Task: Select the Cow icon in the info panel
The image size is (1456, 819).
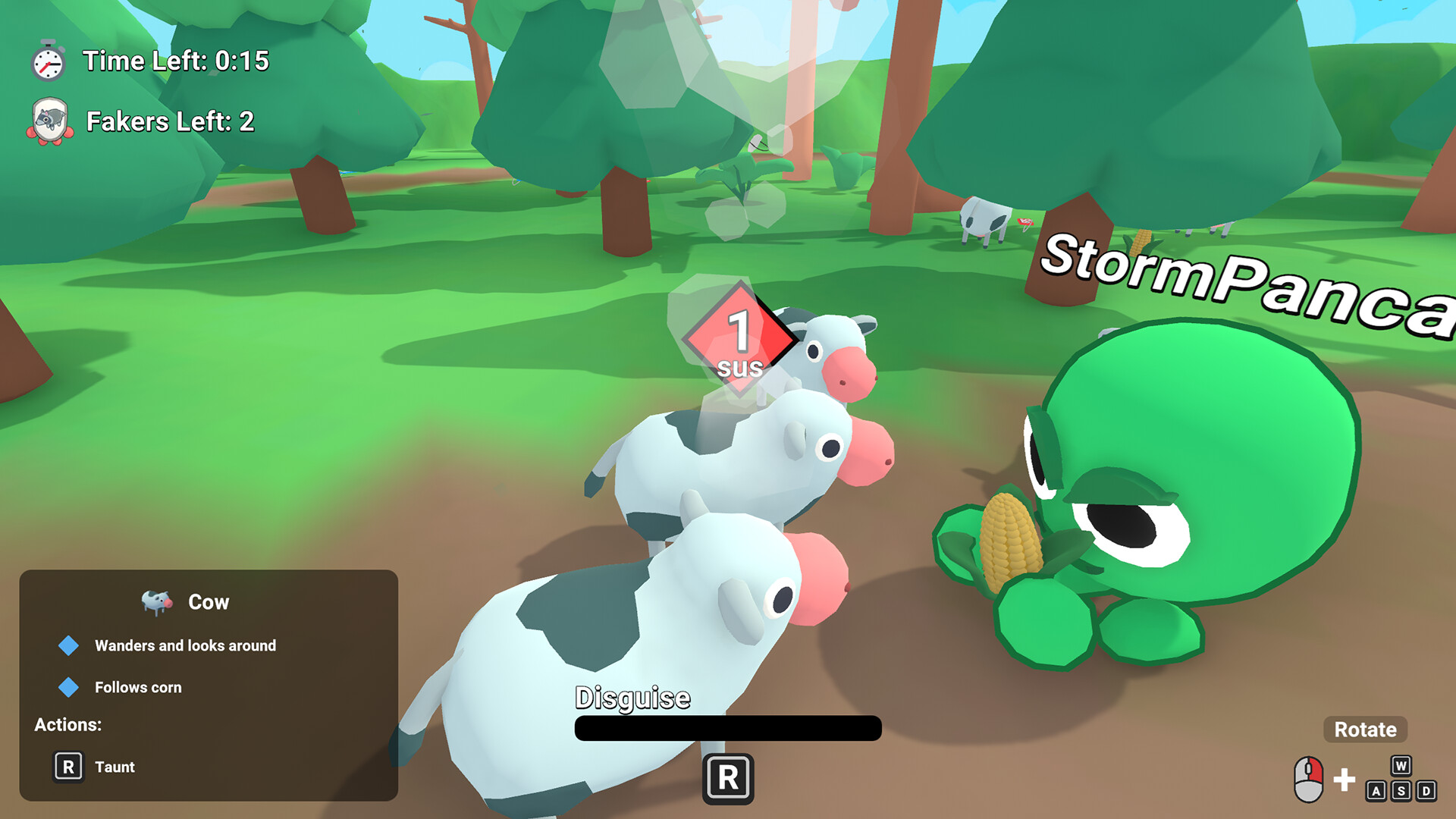Action: [157, 602]
